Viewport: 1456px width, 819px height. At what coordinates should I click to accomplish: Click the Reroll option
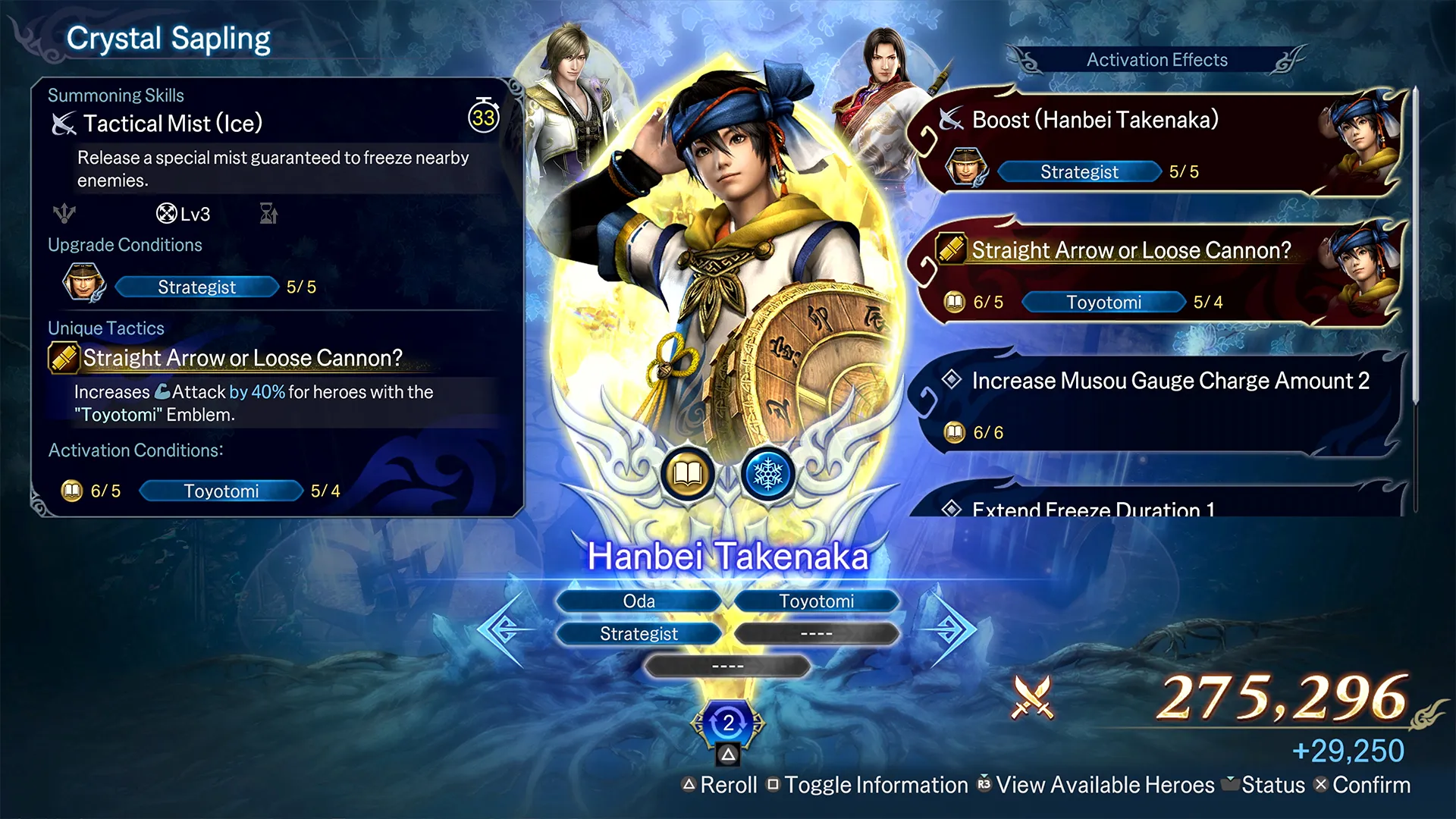coord(720,785)
